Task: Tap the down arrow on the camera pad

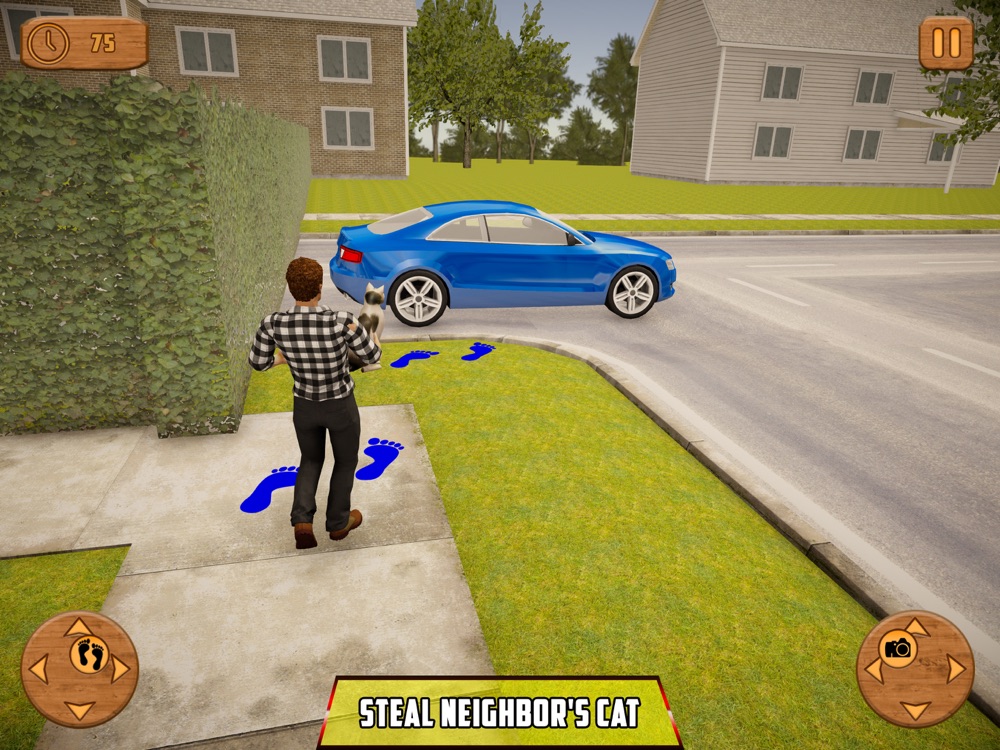Action: [x=916, y=710]
